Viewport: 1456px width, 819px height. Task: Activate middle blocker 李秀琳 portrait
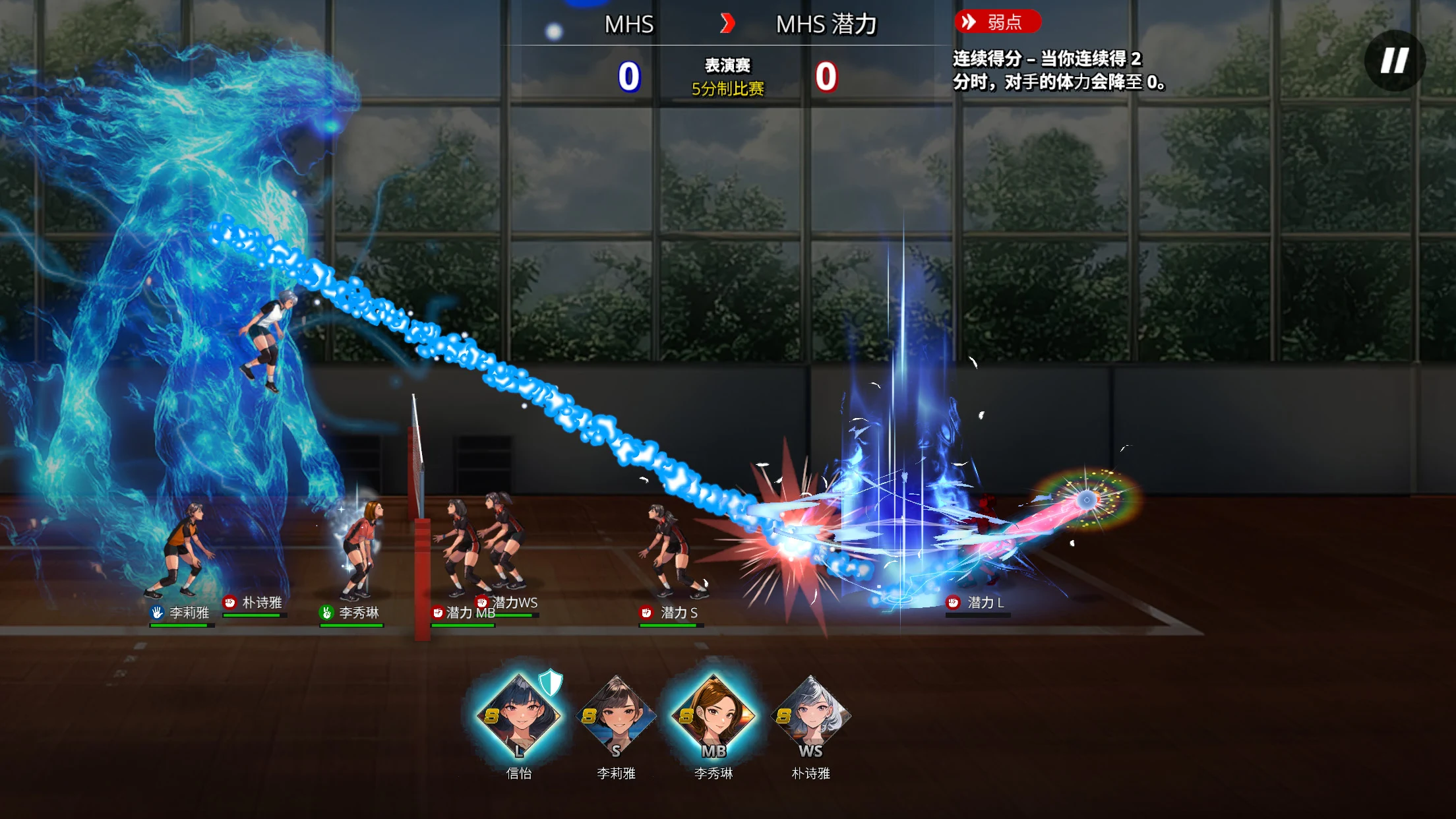click(713, 716)
